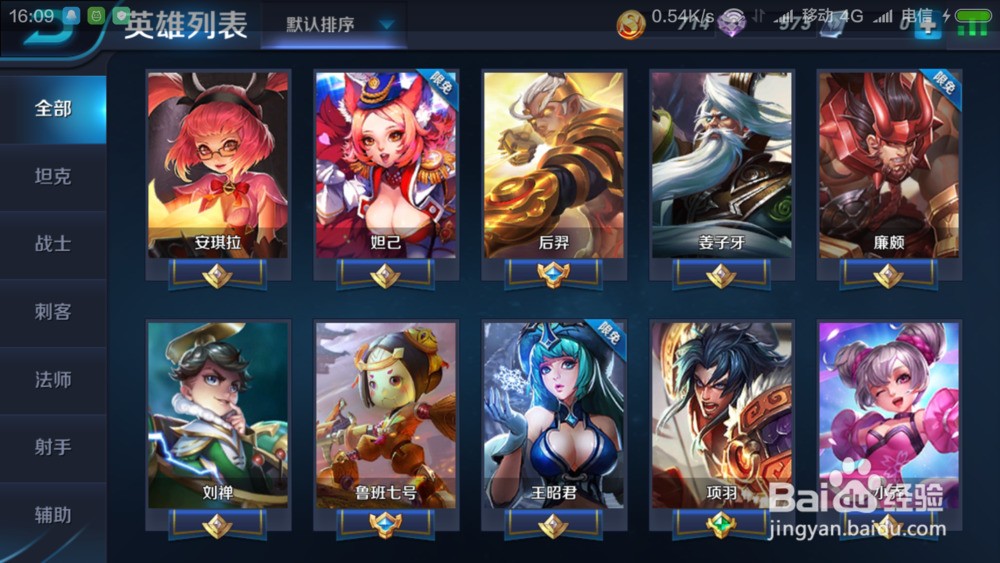Select the 坦克 hero category

click(53, 176)
